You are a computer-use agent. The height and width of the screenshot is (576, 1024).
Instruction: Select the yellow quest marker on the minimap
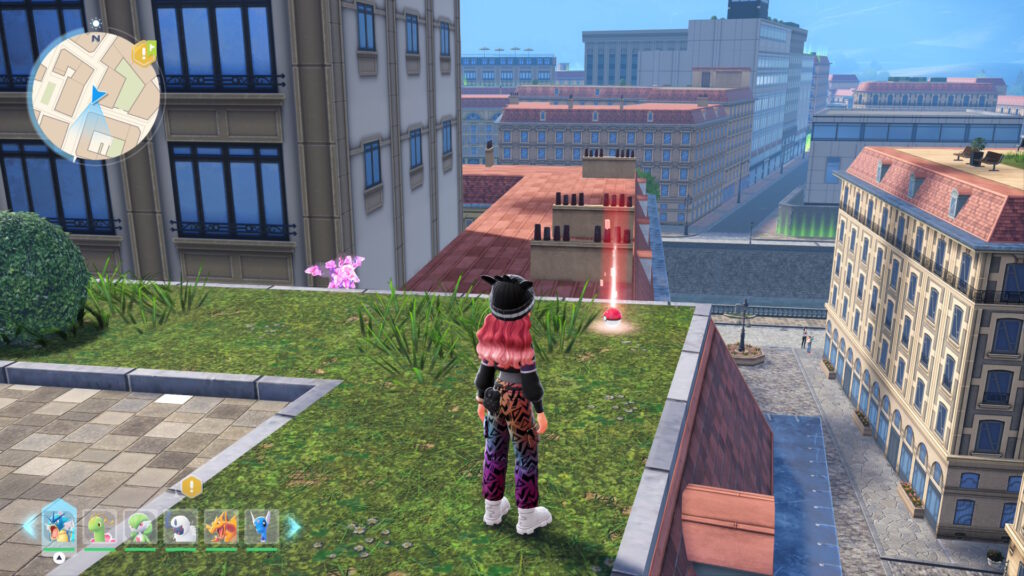[x=144, y=53]
